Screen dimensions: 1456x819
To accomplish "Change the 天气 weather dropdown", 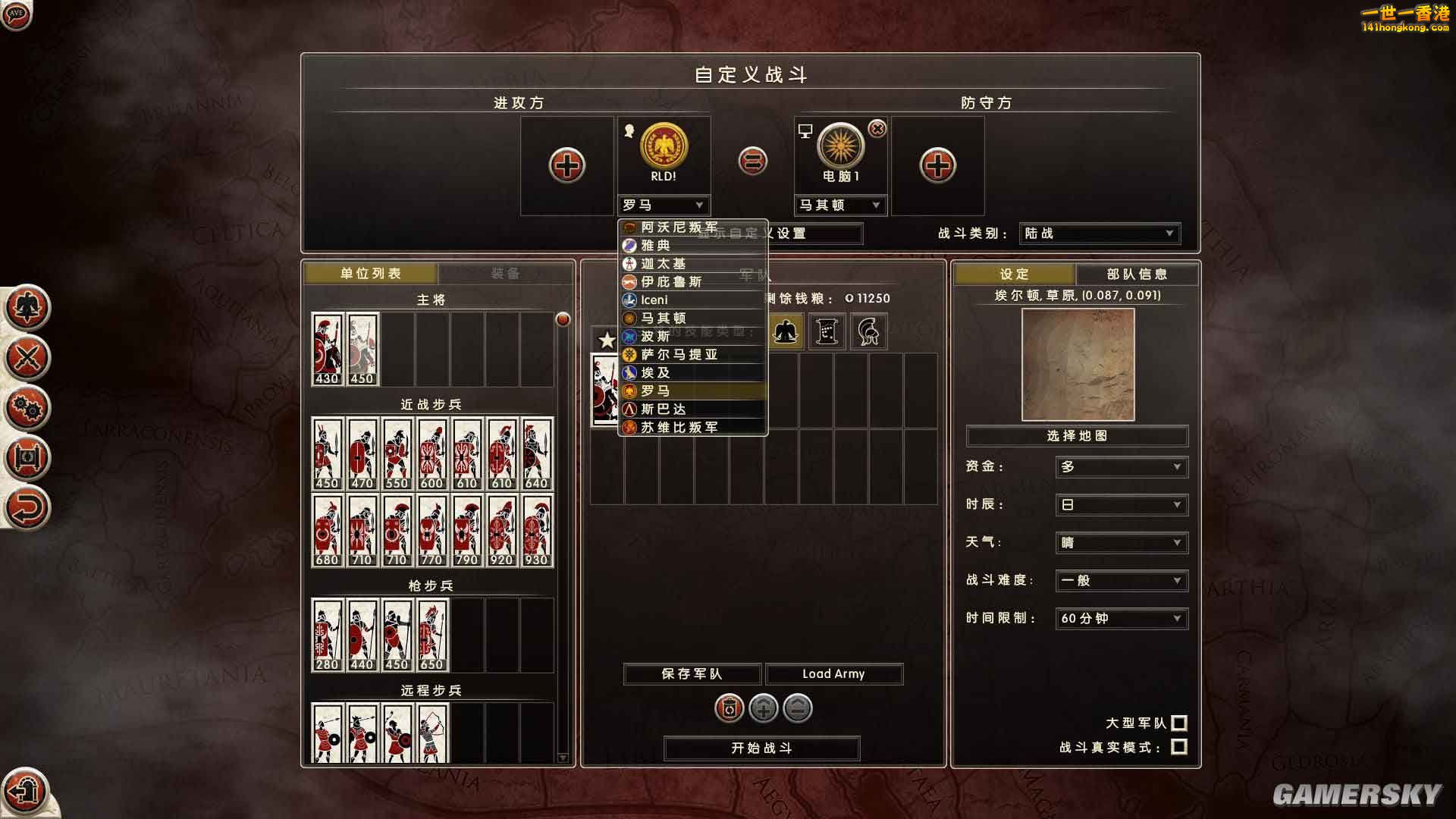I will [x=1121, y=543].
